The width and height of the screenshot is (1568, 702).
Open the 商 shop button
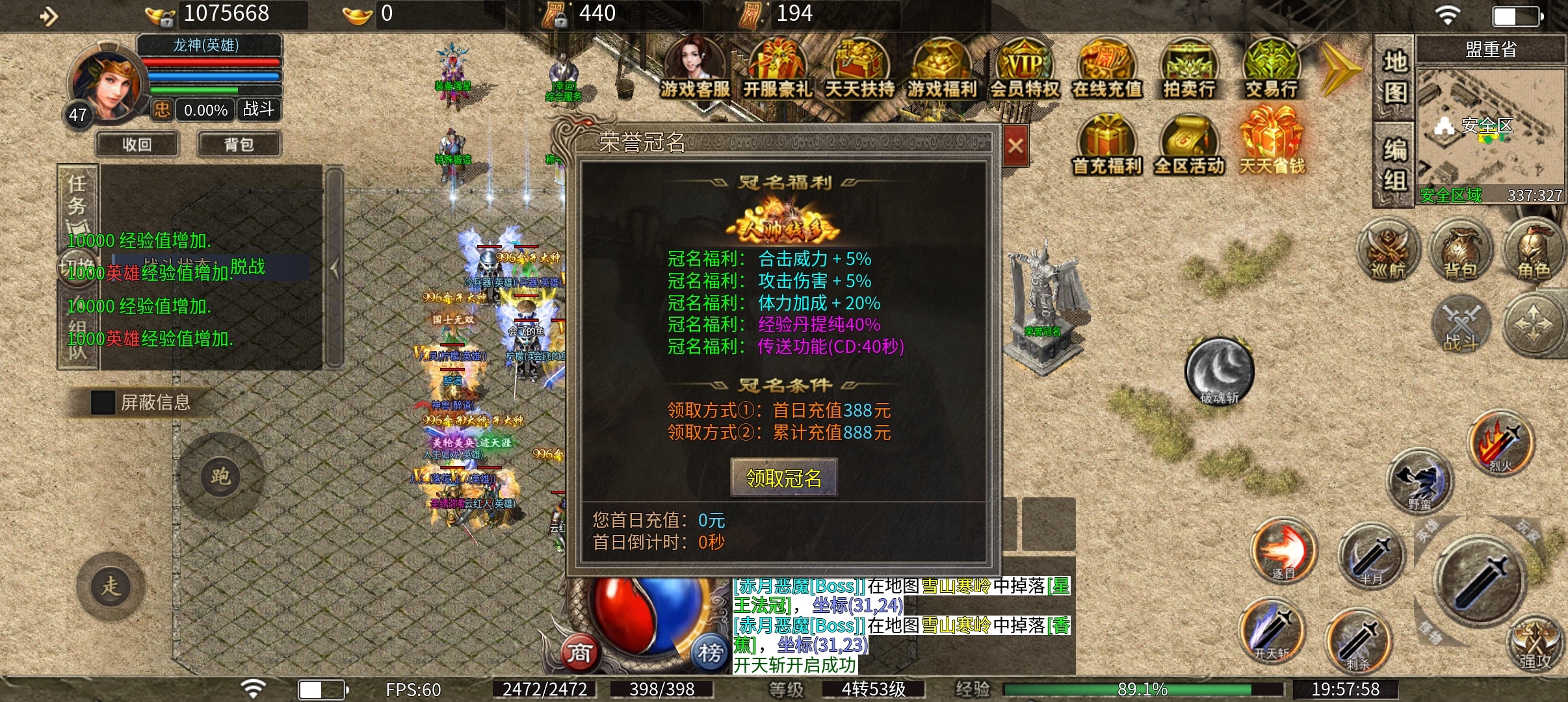(x=579, y=652)
